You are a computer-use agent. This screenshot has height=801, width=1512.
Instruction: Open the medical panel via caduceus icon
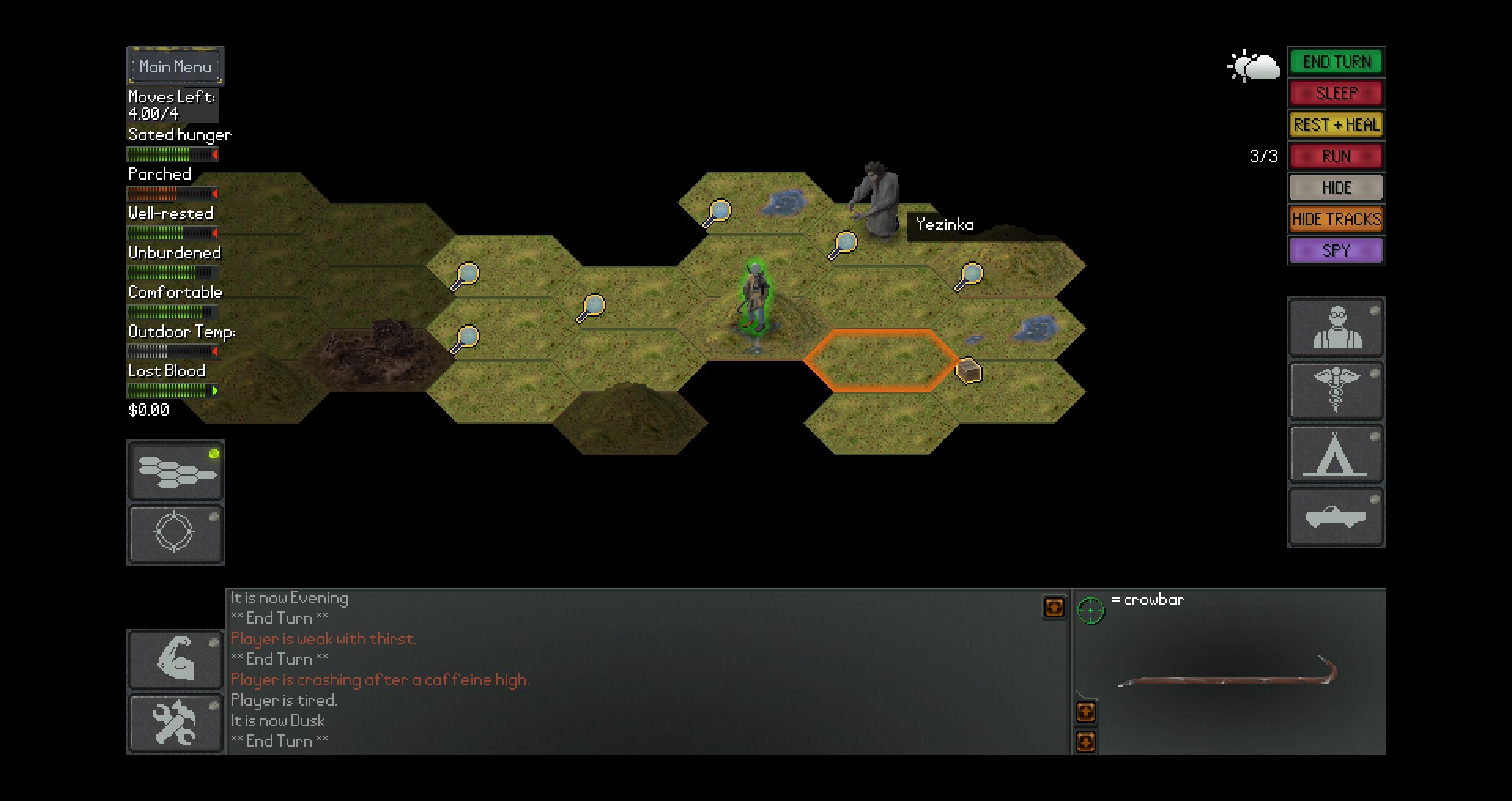[x=1336, y=391]
